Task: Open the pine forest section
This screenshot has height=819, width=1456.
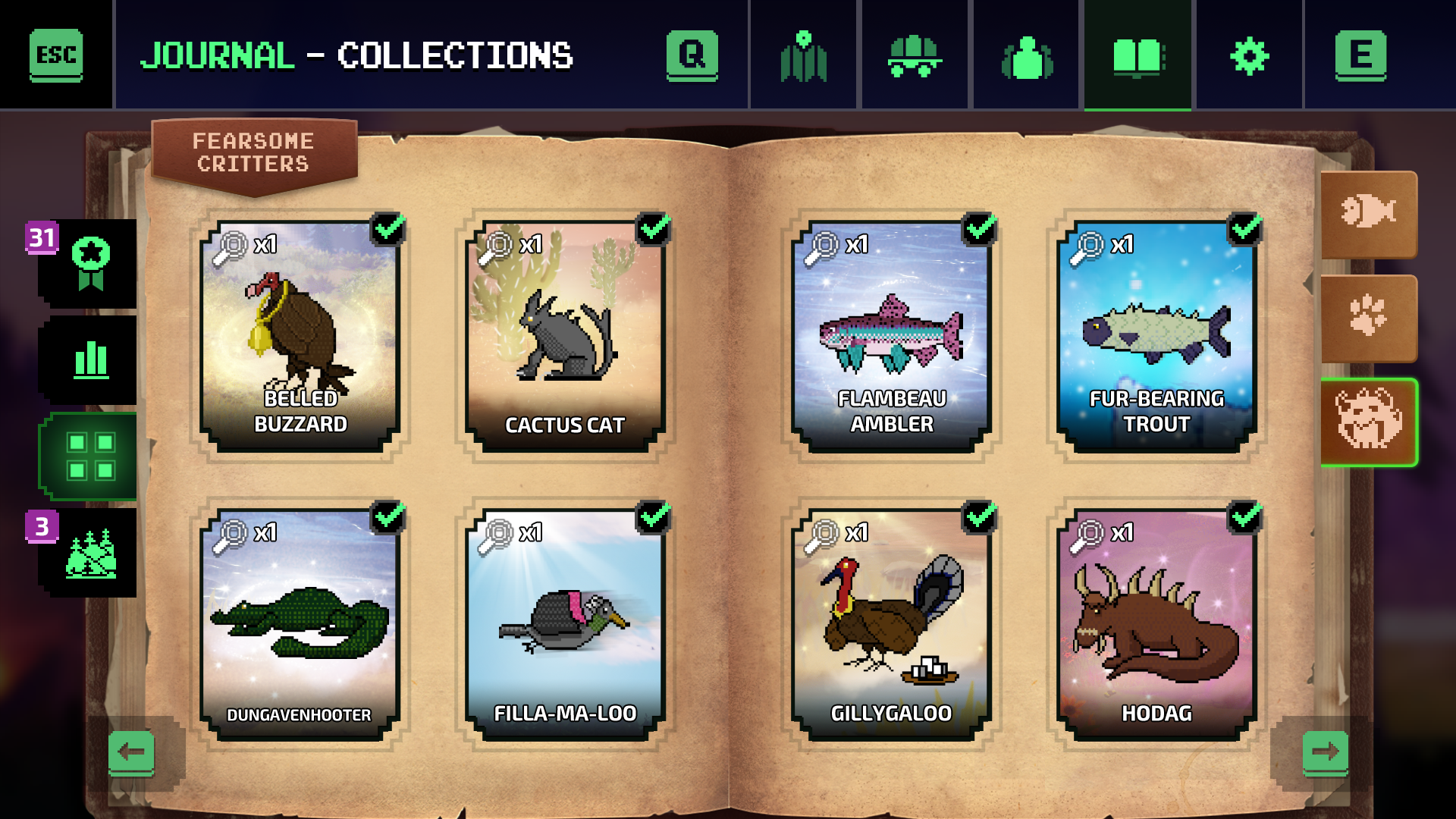Action: point(90,553)
